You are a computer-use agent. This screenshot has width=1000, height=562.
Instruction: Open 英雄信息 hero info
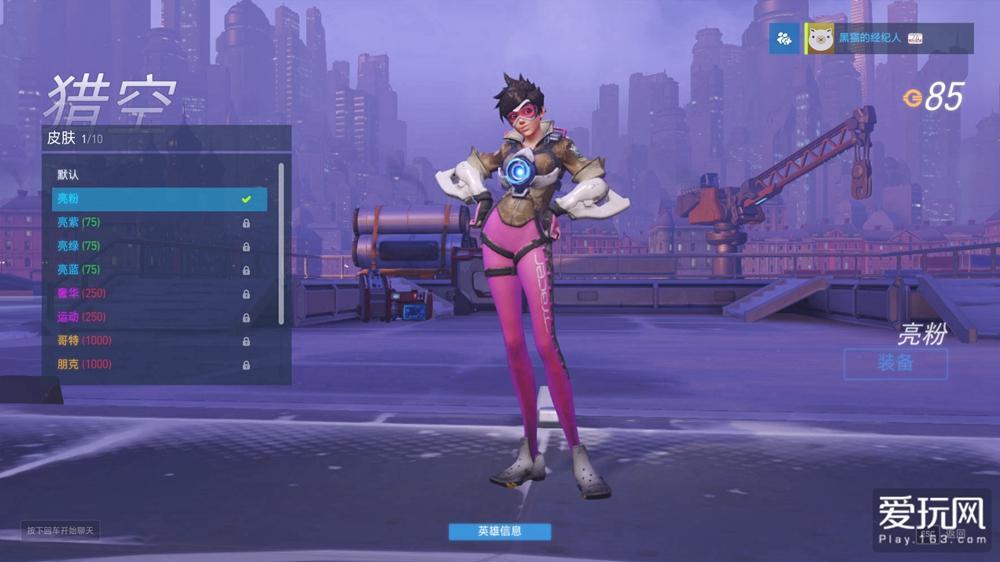click(499, 531)
